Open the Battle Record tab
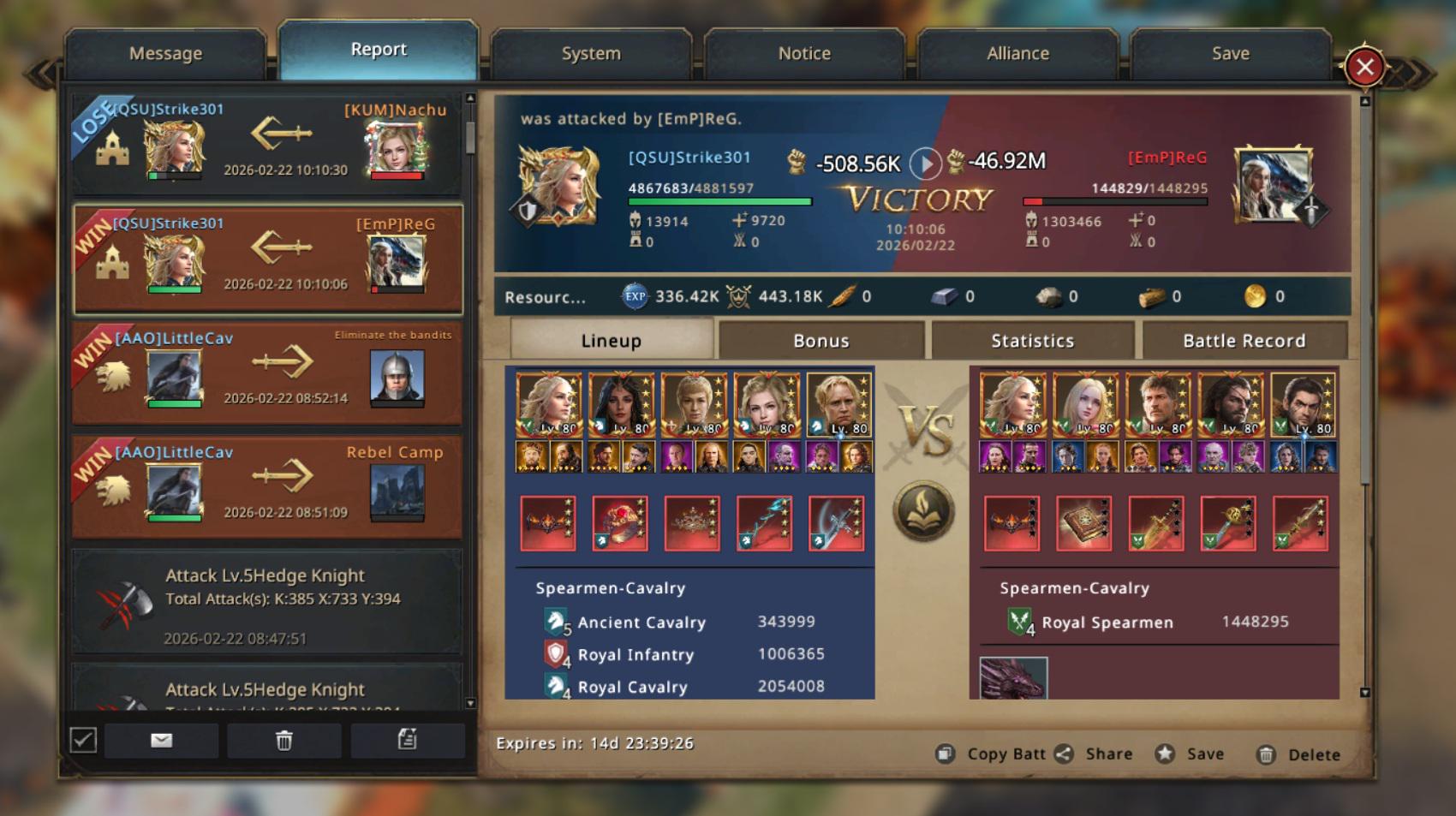 tap(1244, 341)
